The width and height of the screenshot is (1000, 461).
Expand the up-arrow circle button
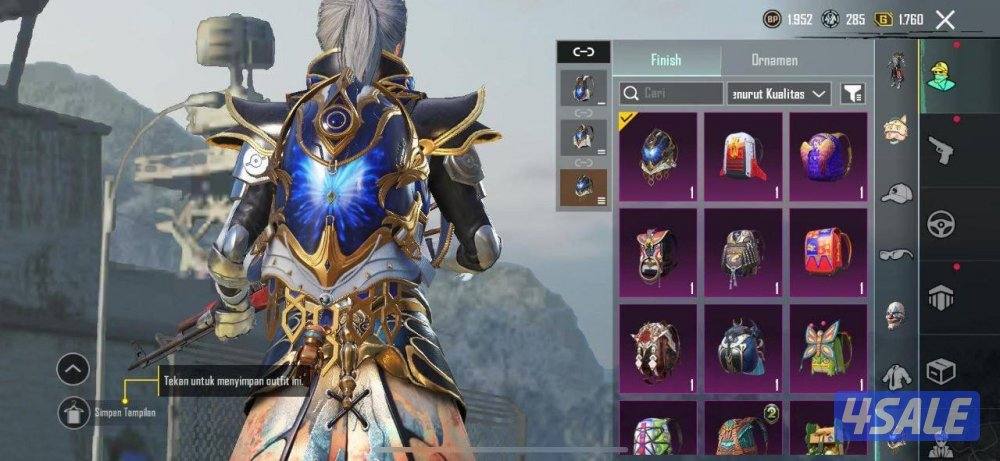(73, 370)
